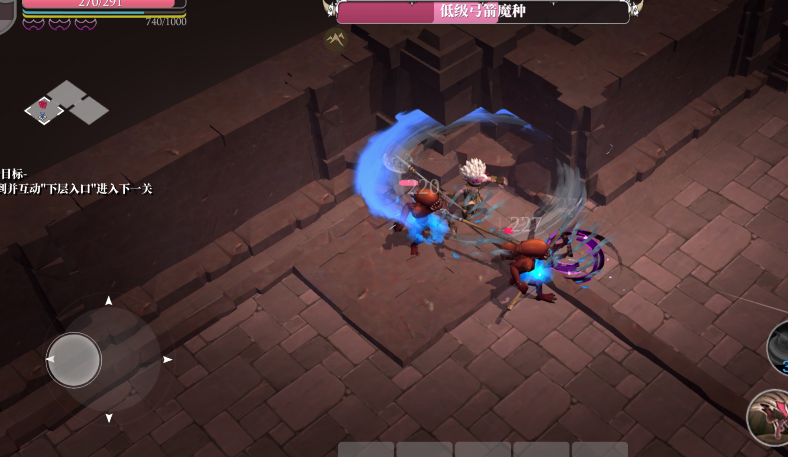Use the grey swirl skill on cooldown

(x=778, y=348)
